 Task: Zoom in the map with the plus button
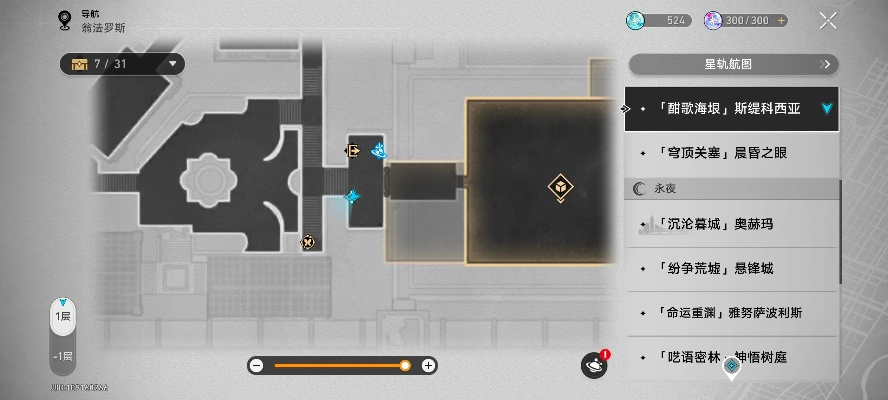[x=428, y=366]
